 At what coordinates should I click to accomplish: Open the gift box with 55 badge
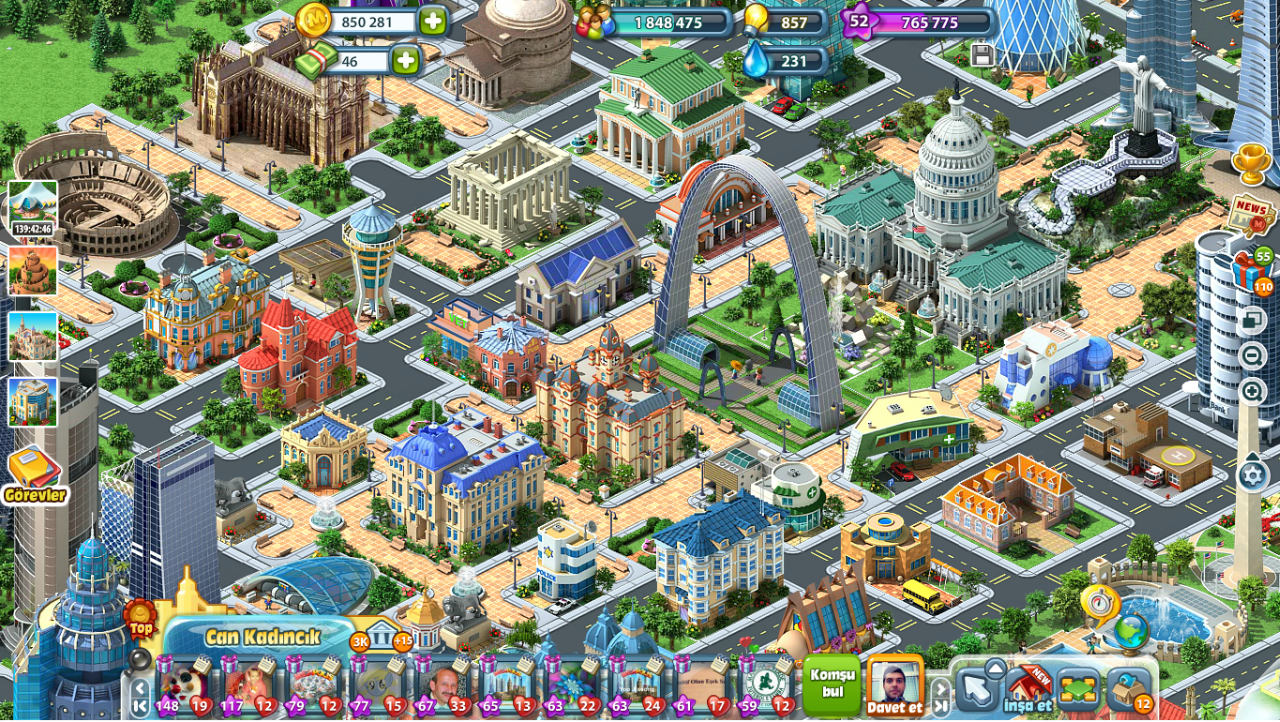1250,271
